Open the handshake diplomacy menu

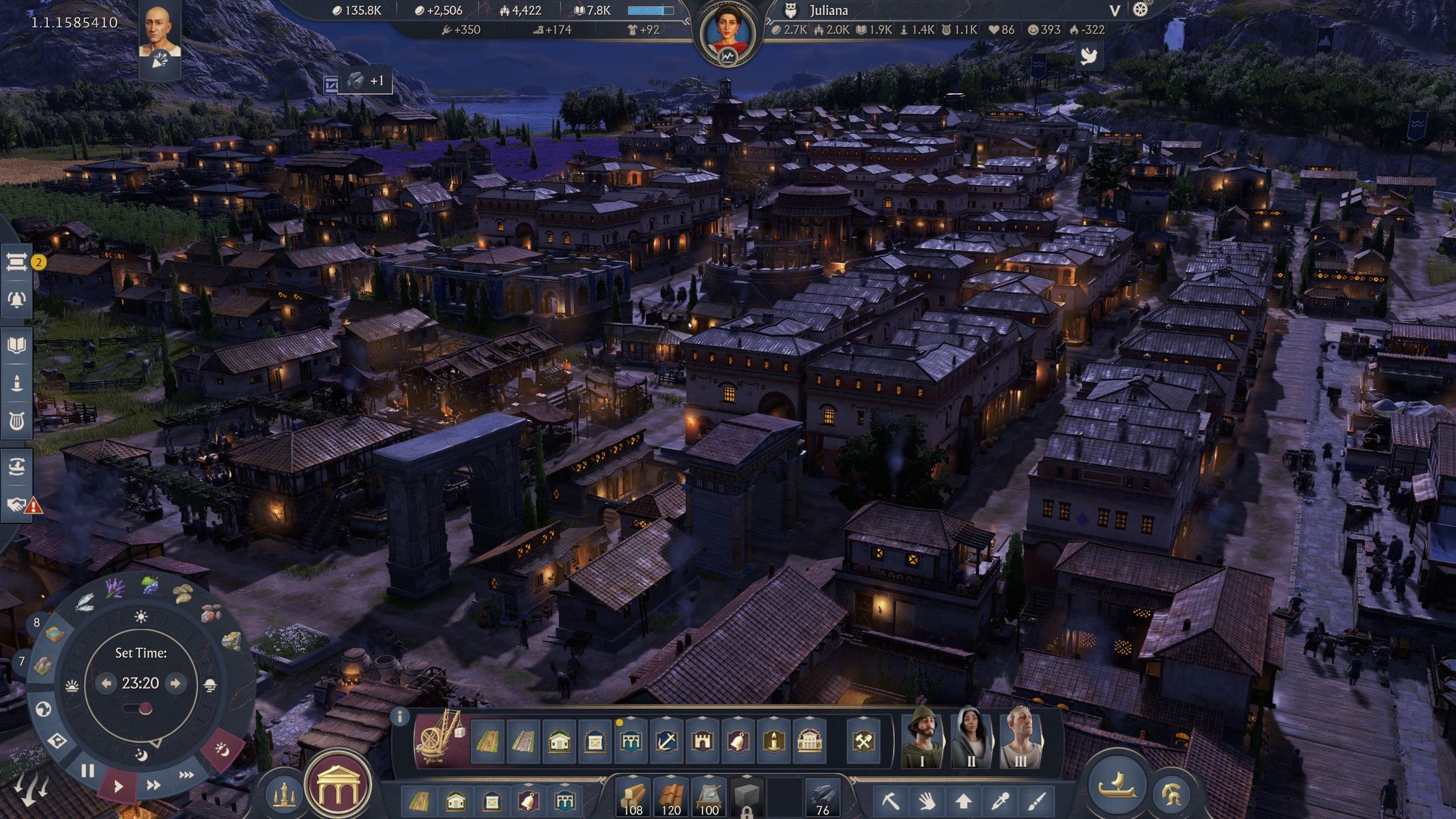coord(16,505)
